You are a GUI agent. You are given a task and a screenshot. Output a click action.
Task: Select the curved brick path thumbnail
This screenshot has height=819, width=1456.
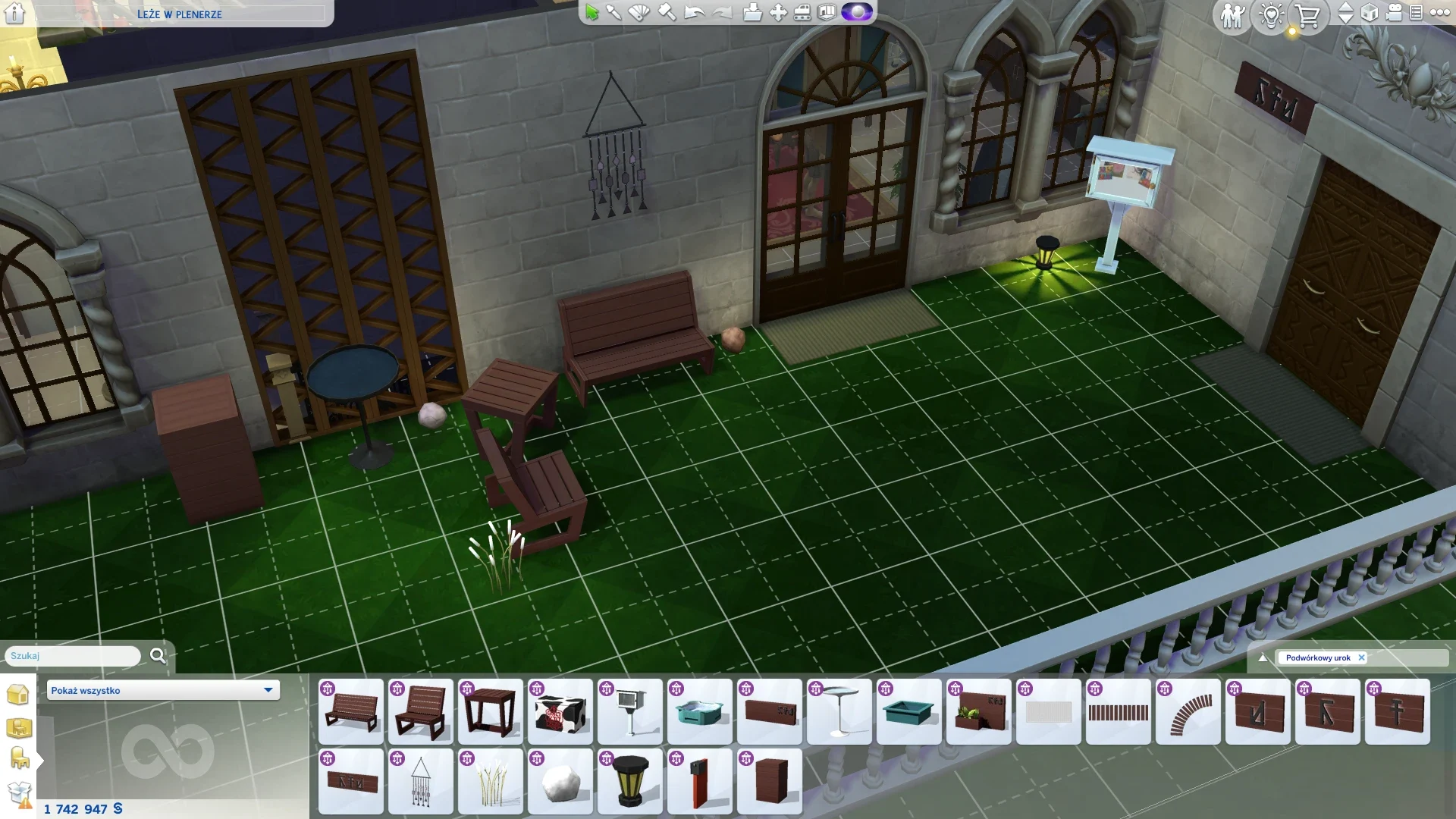1188,711
